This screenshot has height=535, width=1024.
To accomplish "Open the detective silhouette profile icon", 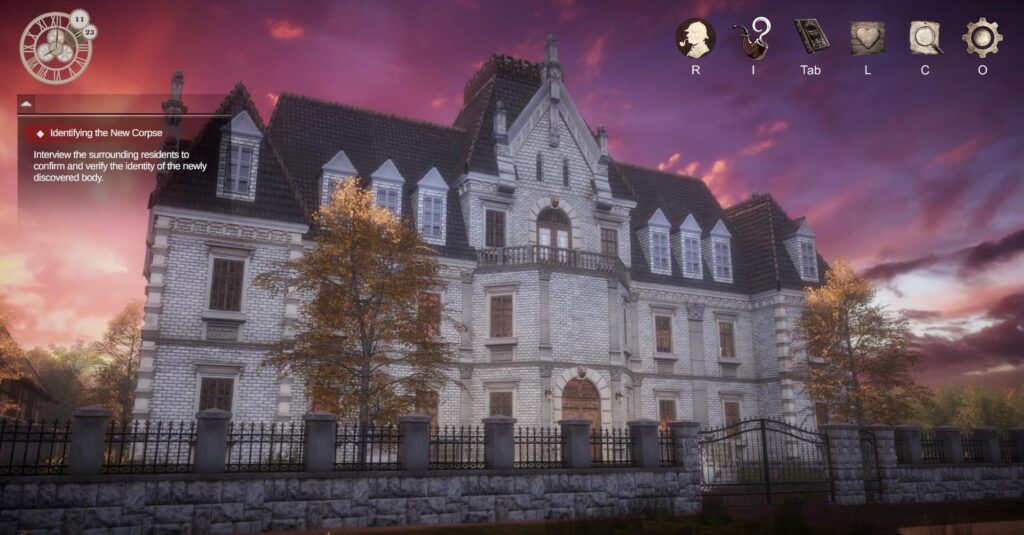I will 695,38.
